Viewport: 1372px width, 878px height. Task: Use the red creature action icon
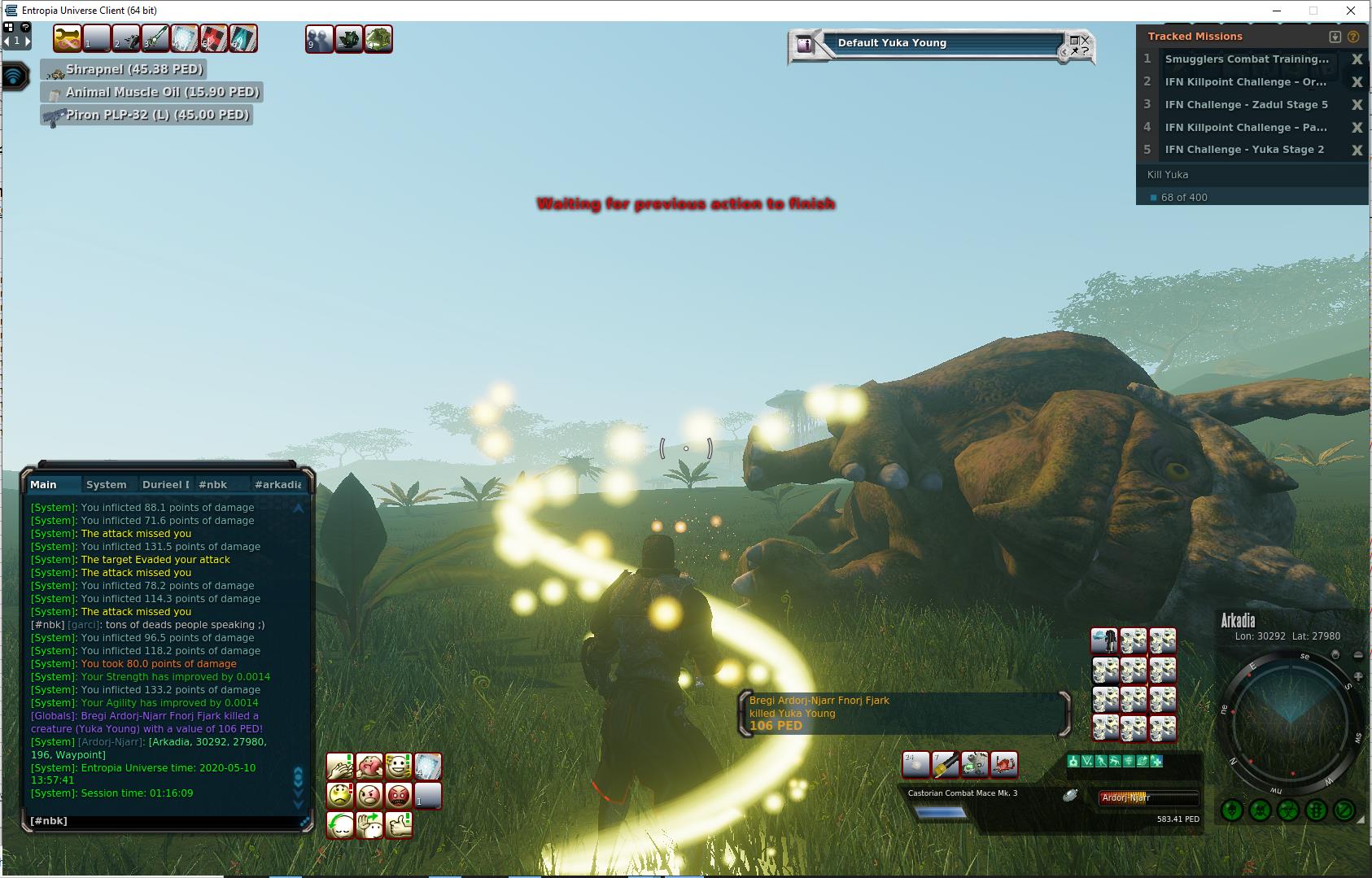coord(1005,763)
